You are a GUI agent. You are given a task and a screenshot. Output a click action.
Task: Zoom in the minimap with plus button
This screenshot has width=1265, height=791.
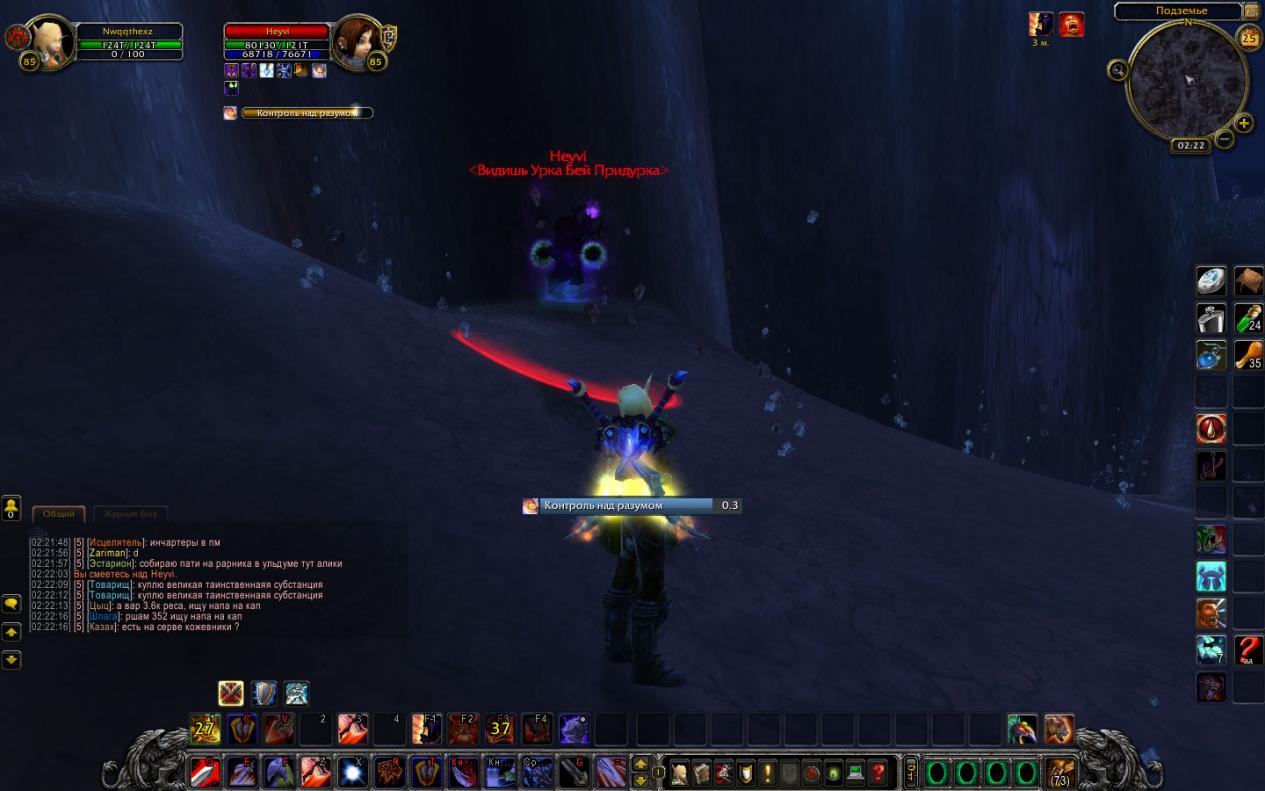[x=1244, y=123]
